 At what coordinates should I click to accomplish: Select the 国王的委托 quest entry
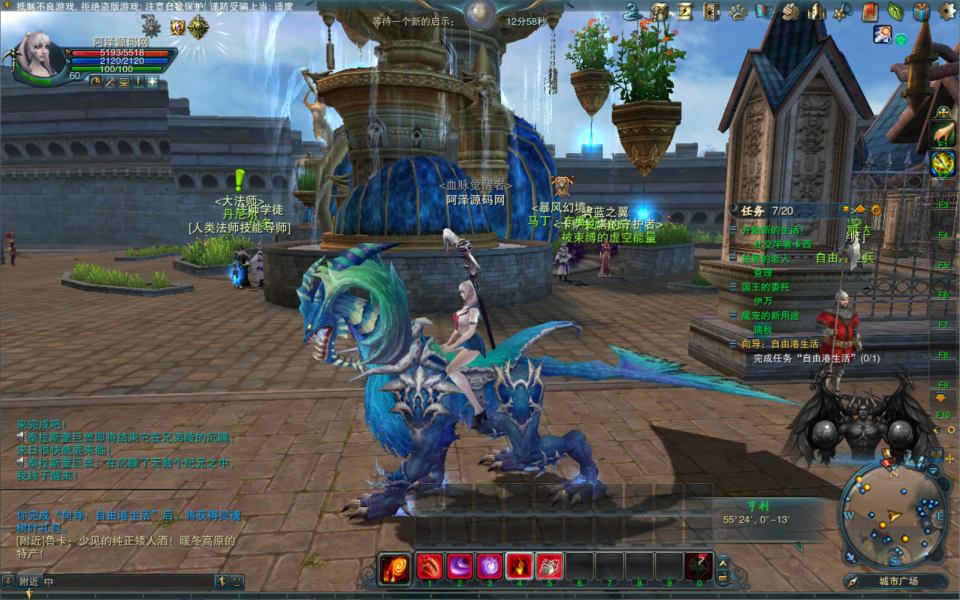(x=771, y=287)
